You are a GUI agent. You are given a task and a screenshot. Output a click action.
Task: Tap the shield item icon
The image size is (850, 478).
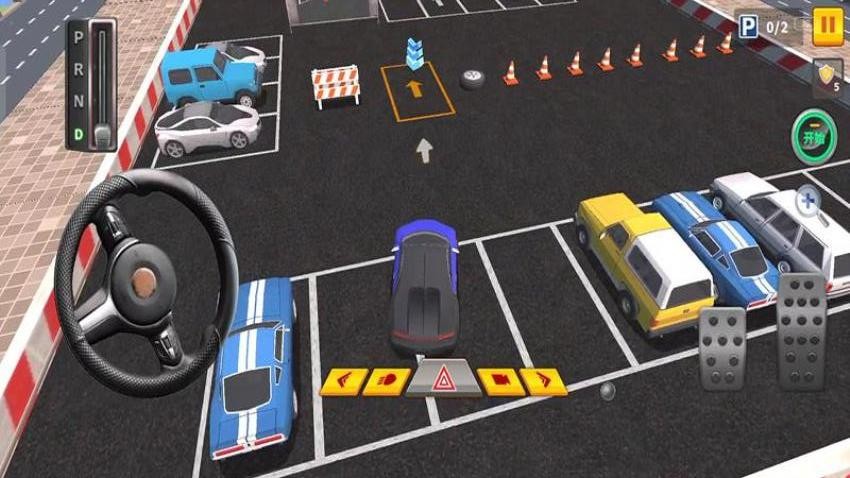827,75
